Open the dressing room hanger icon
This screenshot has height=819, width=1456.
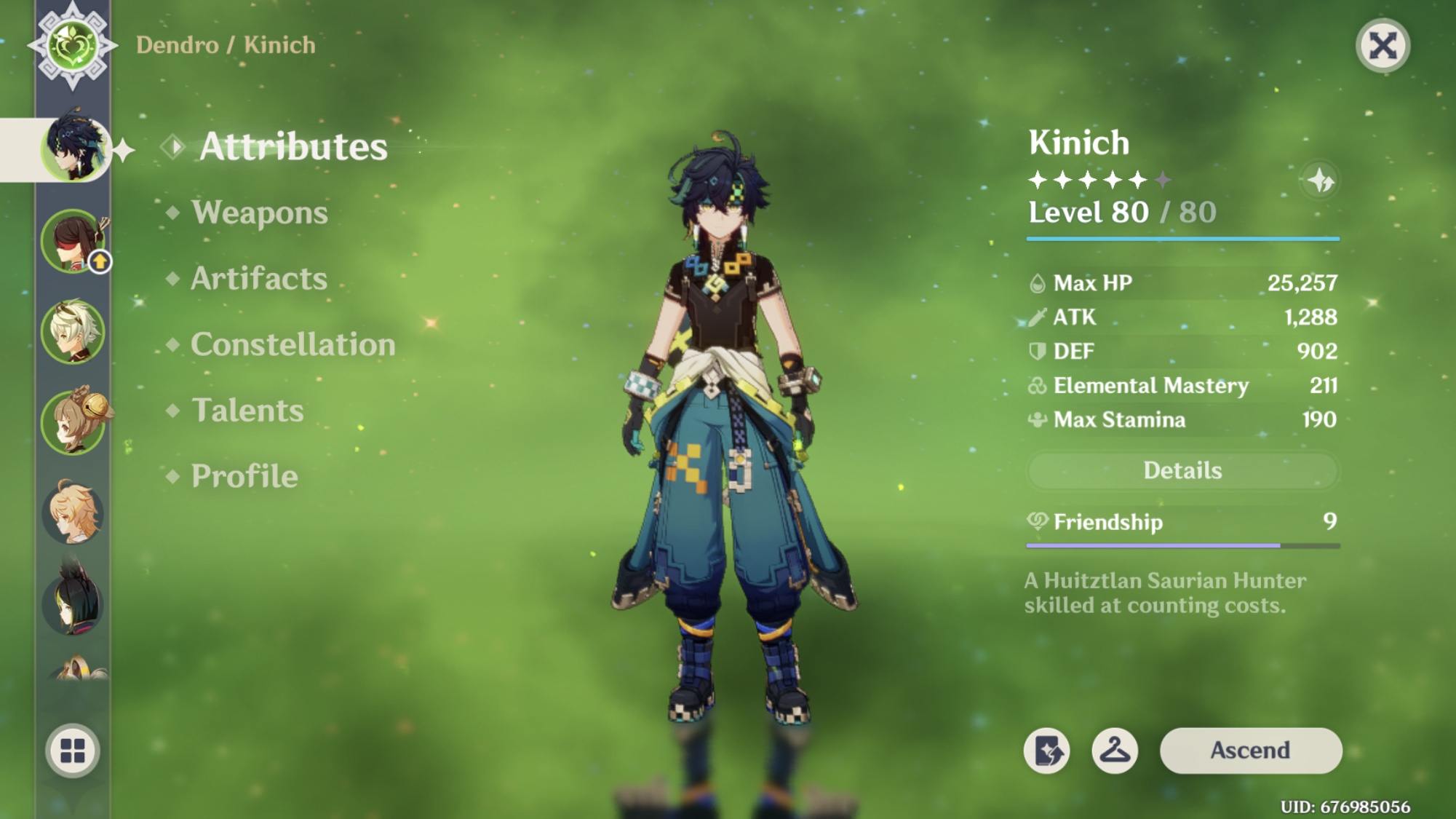pyautogui.click(x=1115, y=751)
